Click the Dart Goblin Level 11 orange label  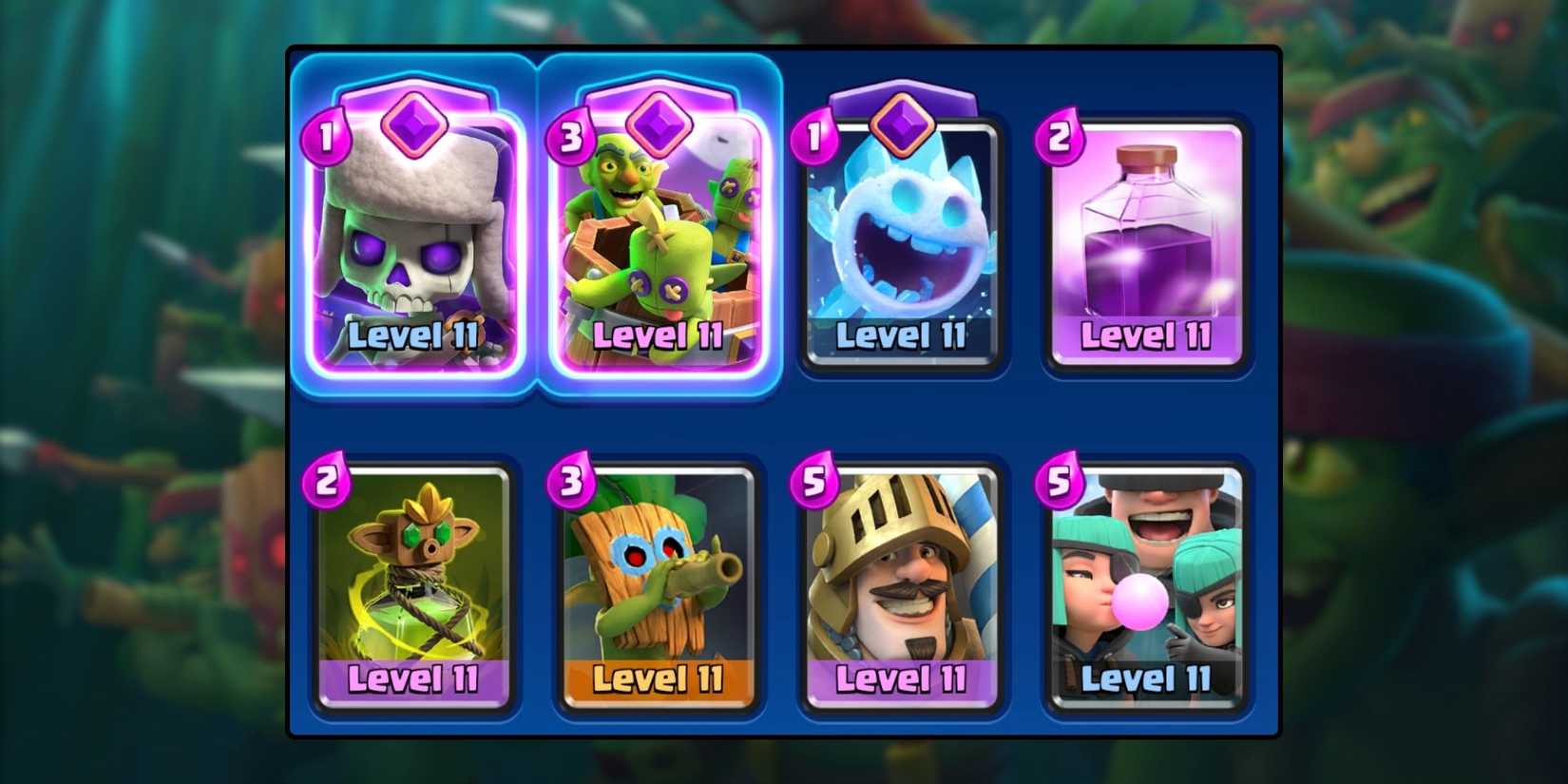[659, 679]
